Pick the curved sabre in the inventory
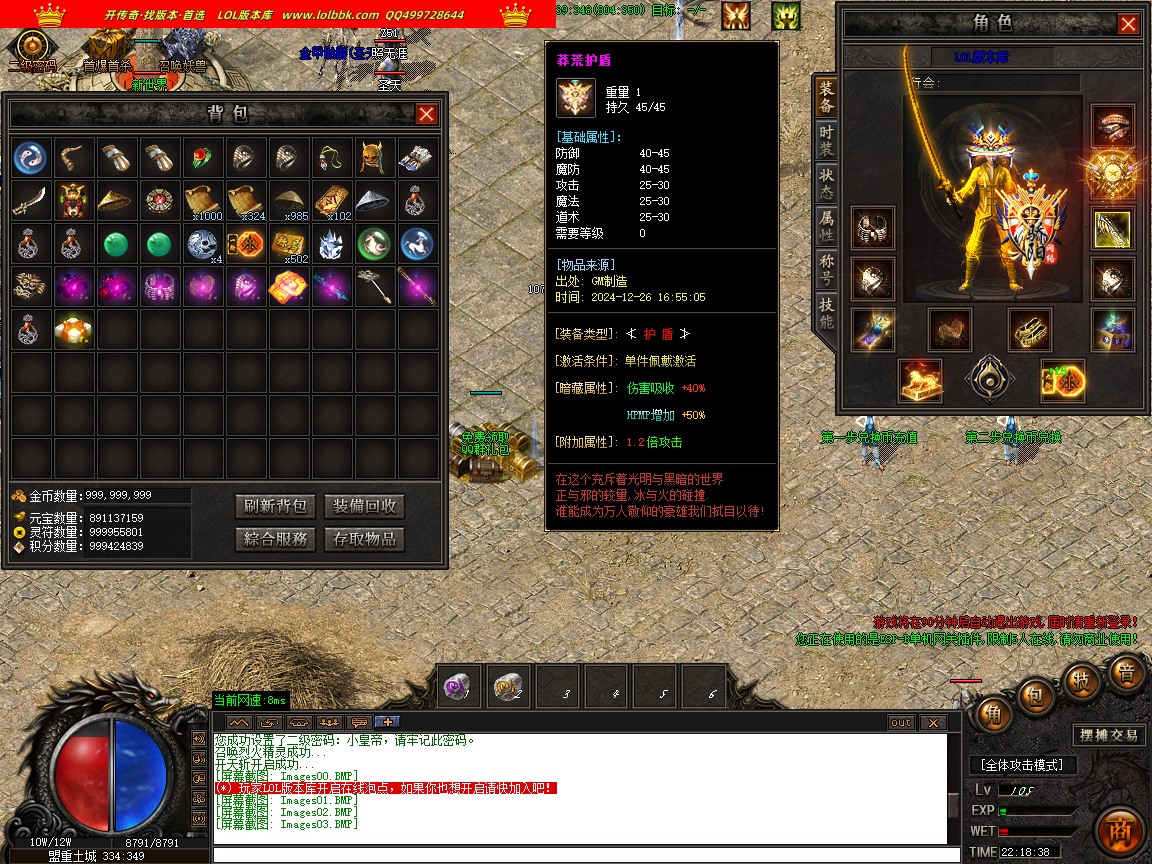 (31, 200)
